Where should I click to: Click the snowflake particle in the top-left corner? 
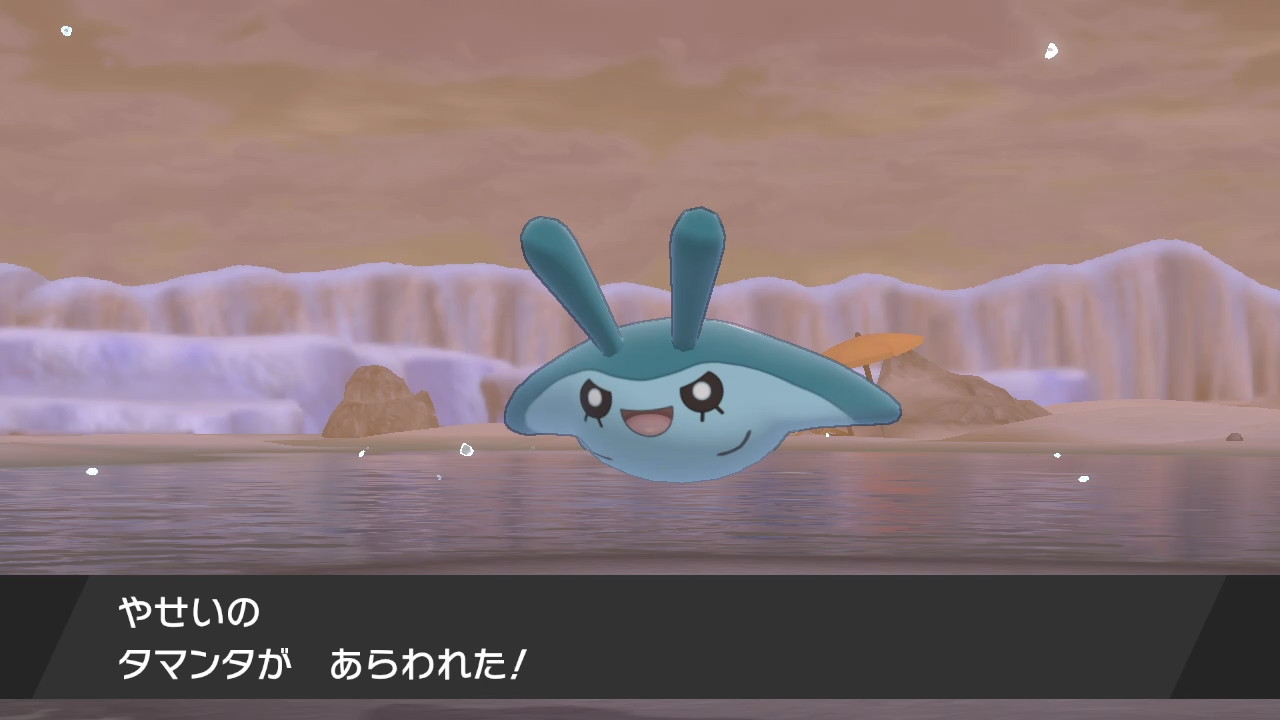click(x=66, y=30)
